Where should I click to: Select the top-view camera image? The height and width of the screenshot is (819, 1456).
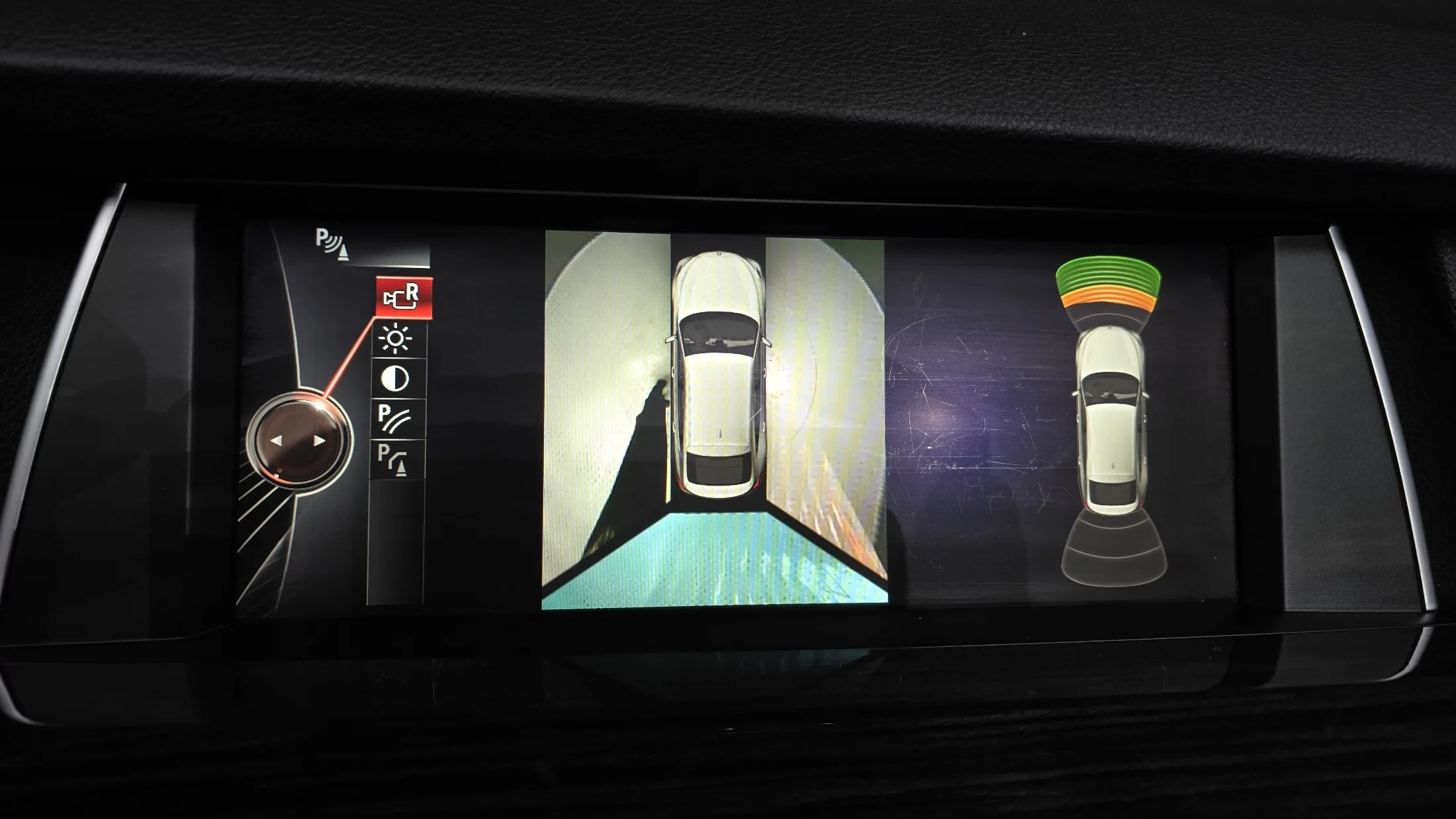click(x=715, y=420)
